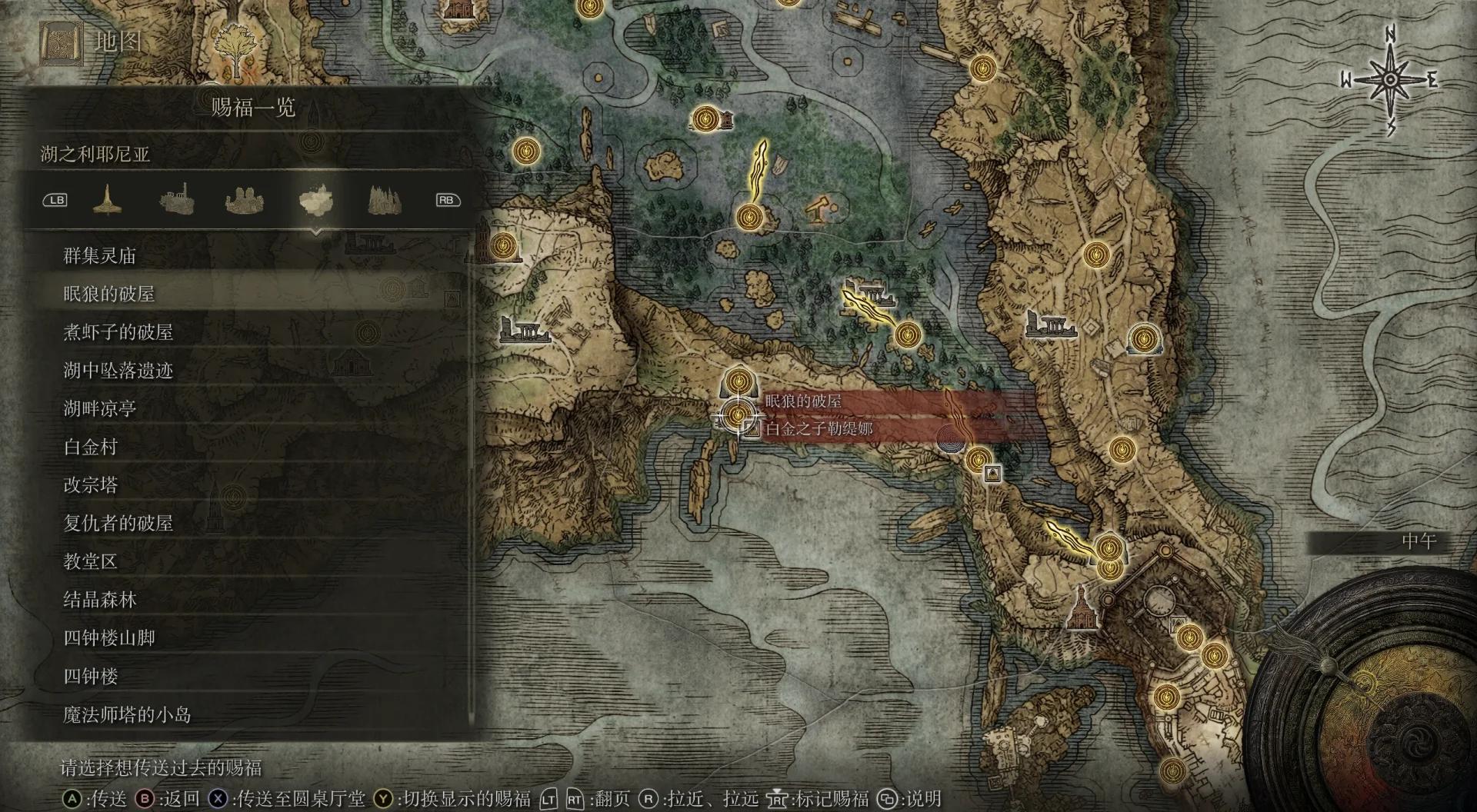Screen dimensions: 1477x812
Task: Select the 白金村 entry
Action: (x=90, y=447)
